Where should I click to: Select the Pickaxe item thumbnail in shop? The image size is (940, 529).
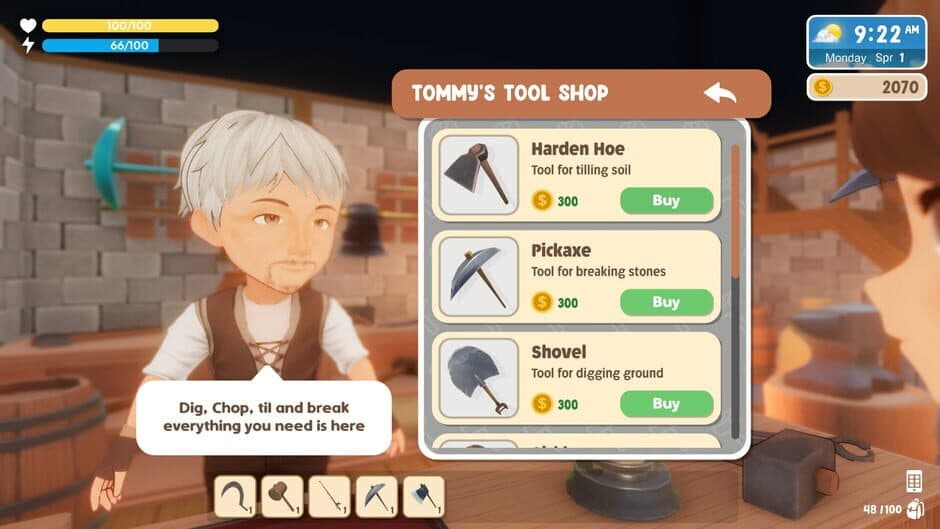tap(478, 277)
